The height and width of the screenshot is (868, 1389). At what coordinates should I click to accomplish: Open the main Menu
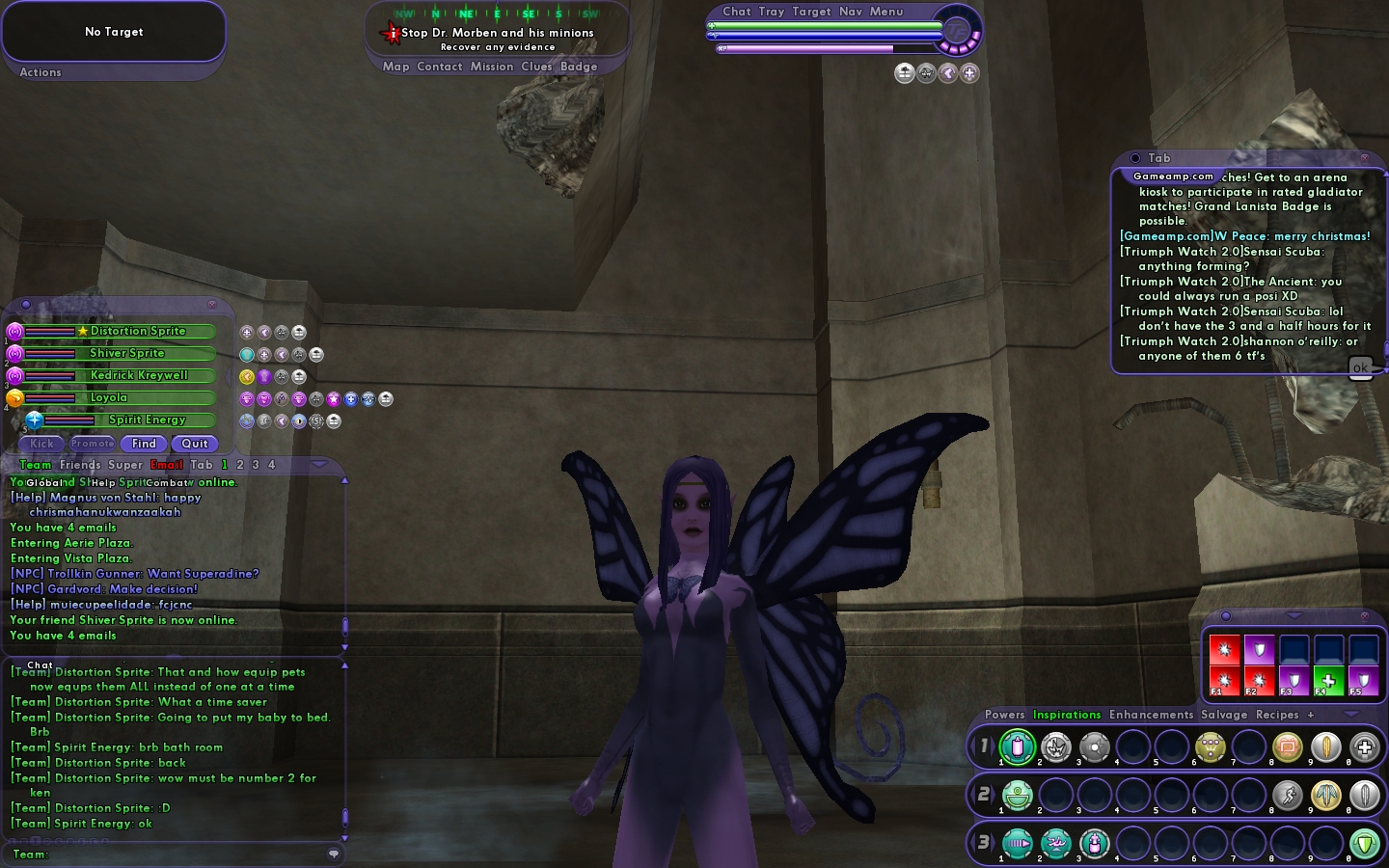coord(886,12)
